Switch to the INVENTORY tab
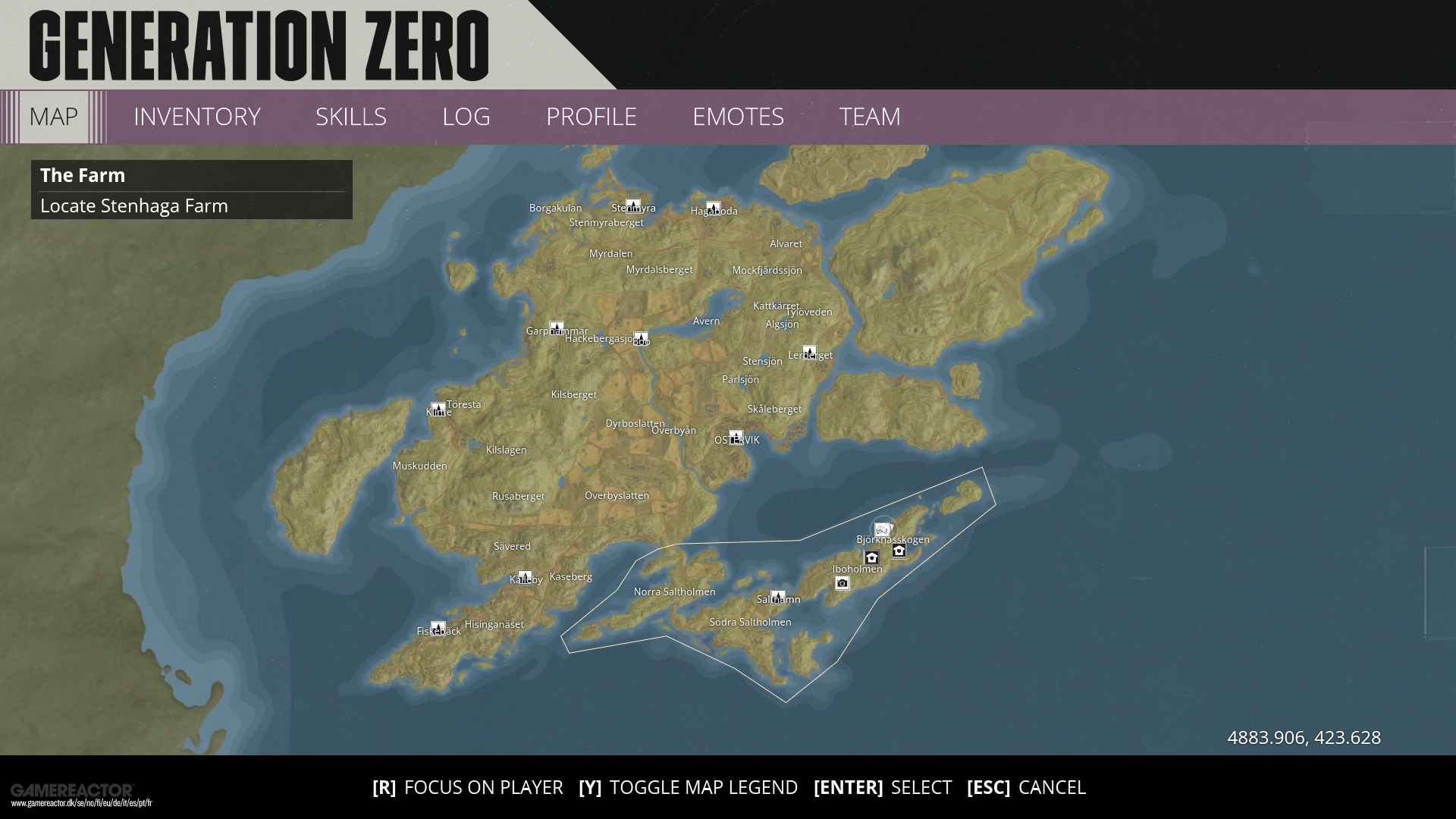1456x819 pixels. pyautogui.click(x=196, y=117)
